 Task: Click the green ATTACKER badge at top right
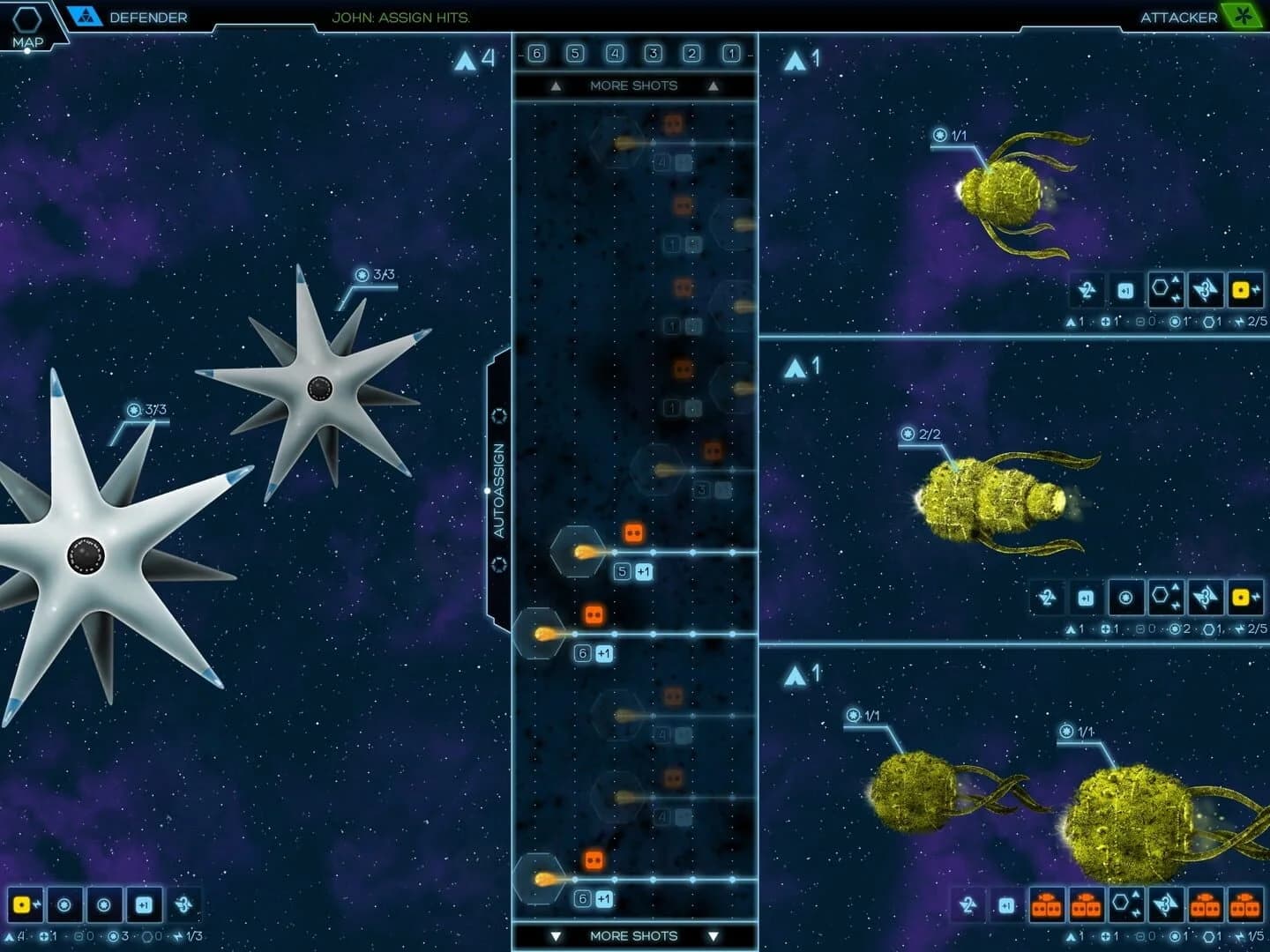1244,15
